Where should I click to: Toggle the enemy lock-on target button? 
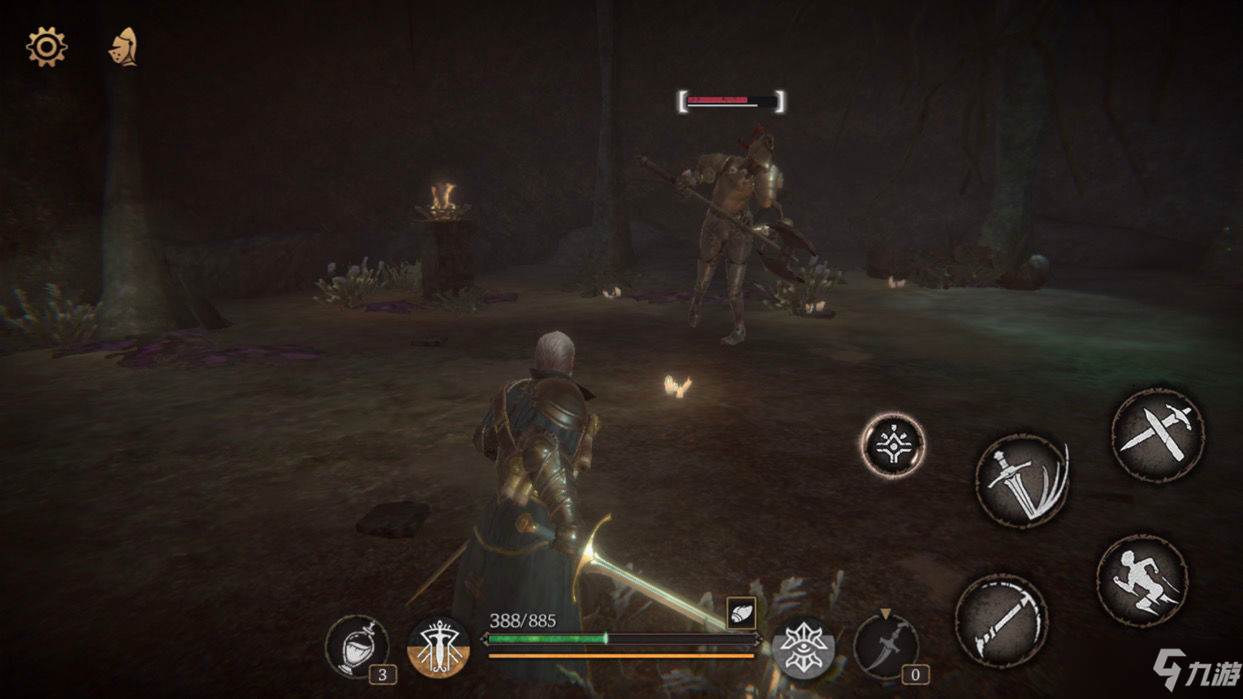pyautogui.click(x=892, y=445)
